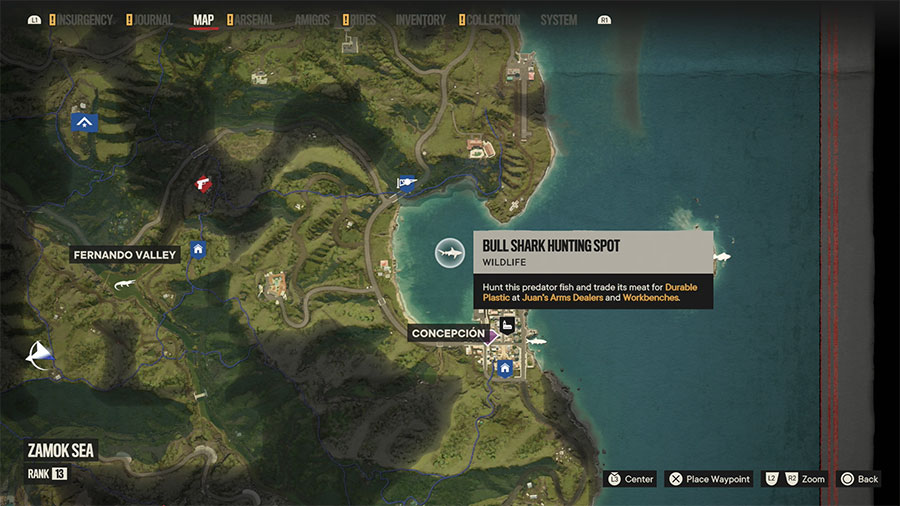Choose the blue double-chevron map marker

85,122
